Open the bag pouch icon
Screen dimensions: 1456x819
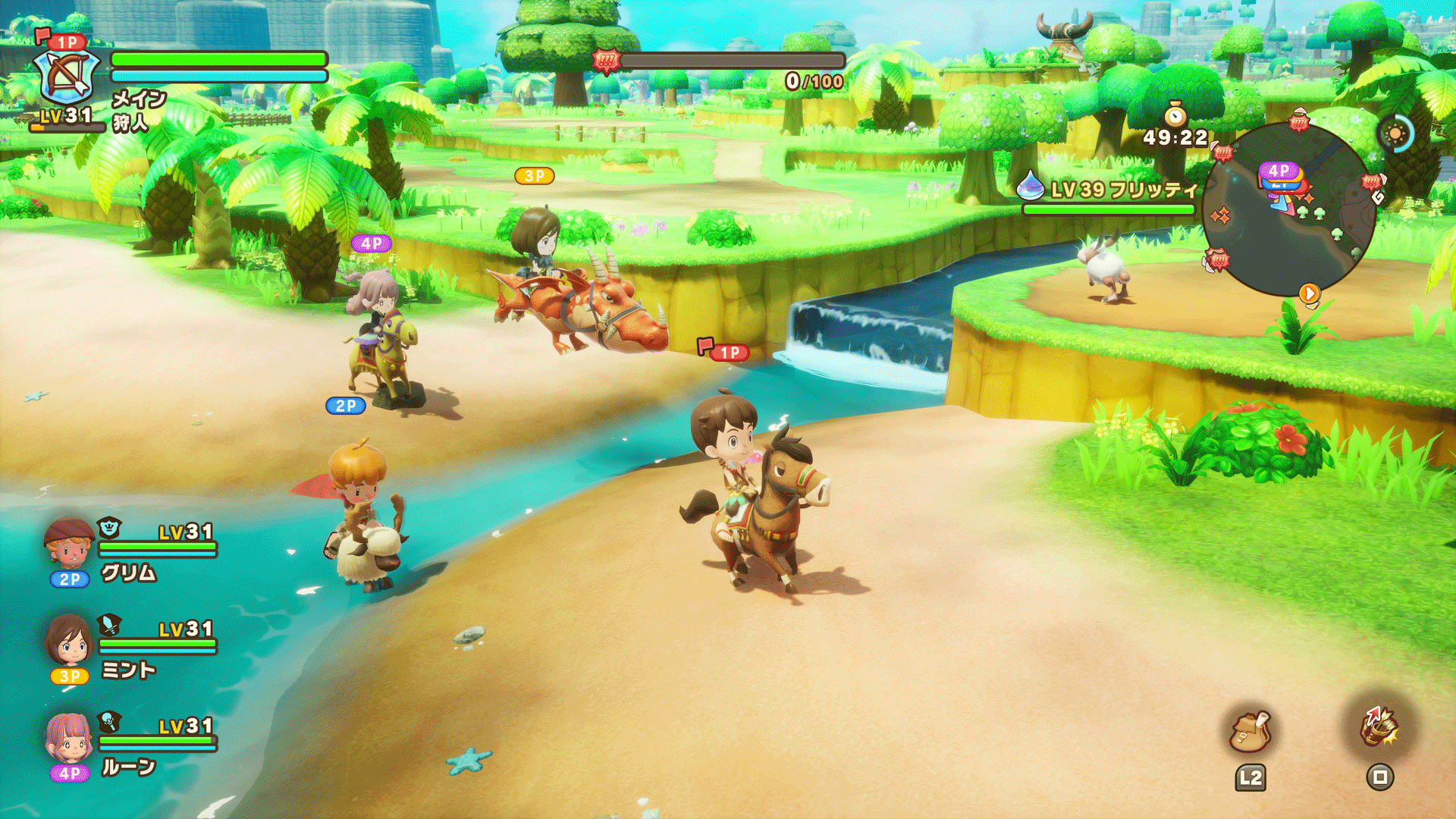pyautogui.click(x=1250, y=732)
